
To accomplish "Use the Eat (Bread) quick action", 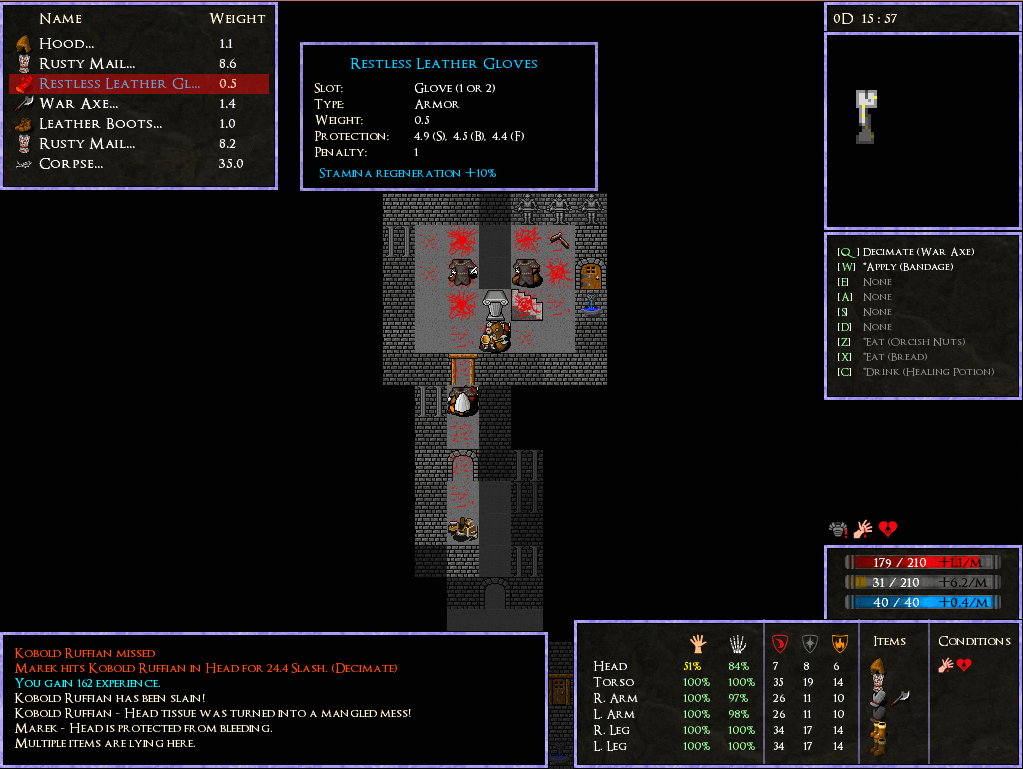I will (895, 357).
